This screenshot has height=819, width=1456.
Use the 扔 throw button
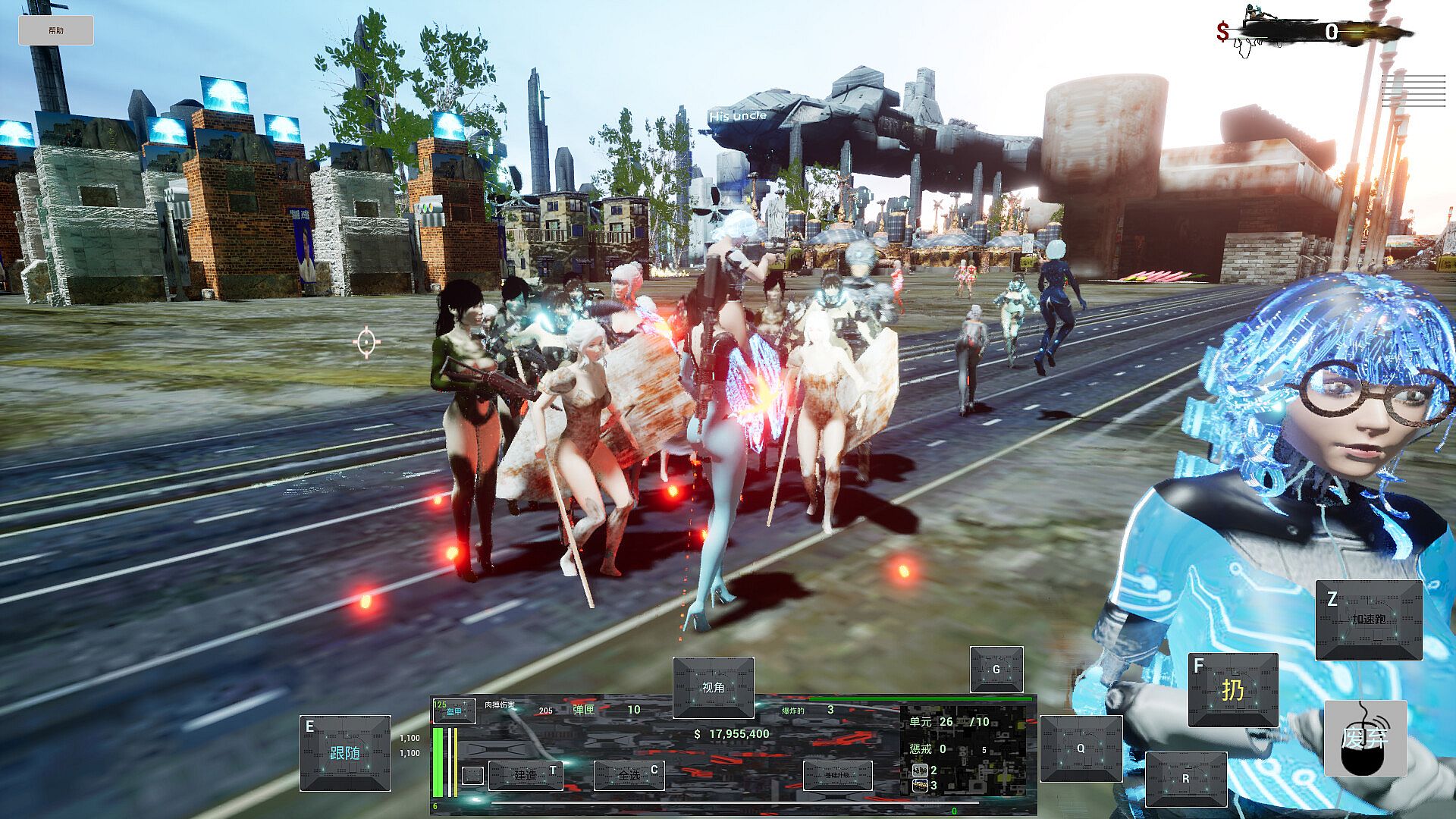pyautogui.click(x=1232, y=689)
